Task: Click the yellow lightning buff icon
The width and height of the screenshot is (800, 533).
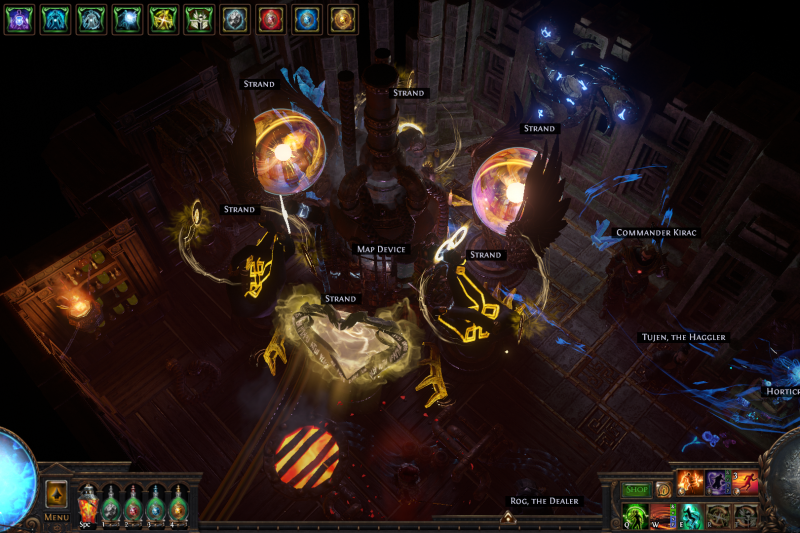Action: [x=163, y=19]
